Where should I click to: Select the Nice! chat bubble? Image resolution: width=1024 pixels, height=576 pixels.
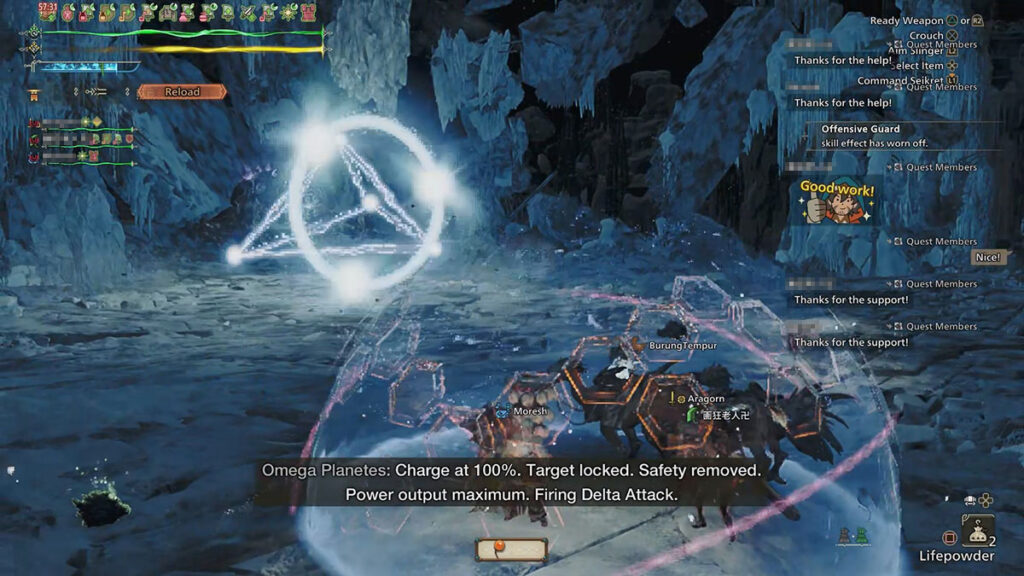(x=987, y=258)
